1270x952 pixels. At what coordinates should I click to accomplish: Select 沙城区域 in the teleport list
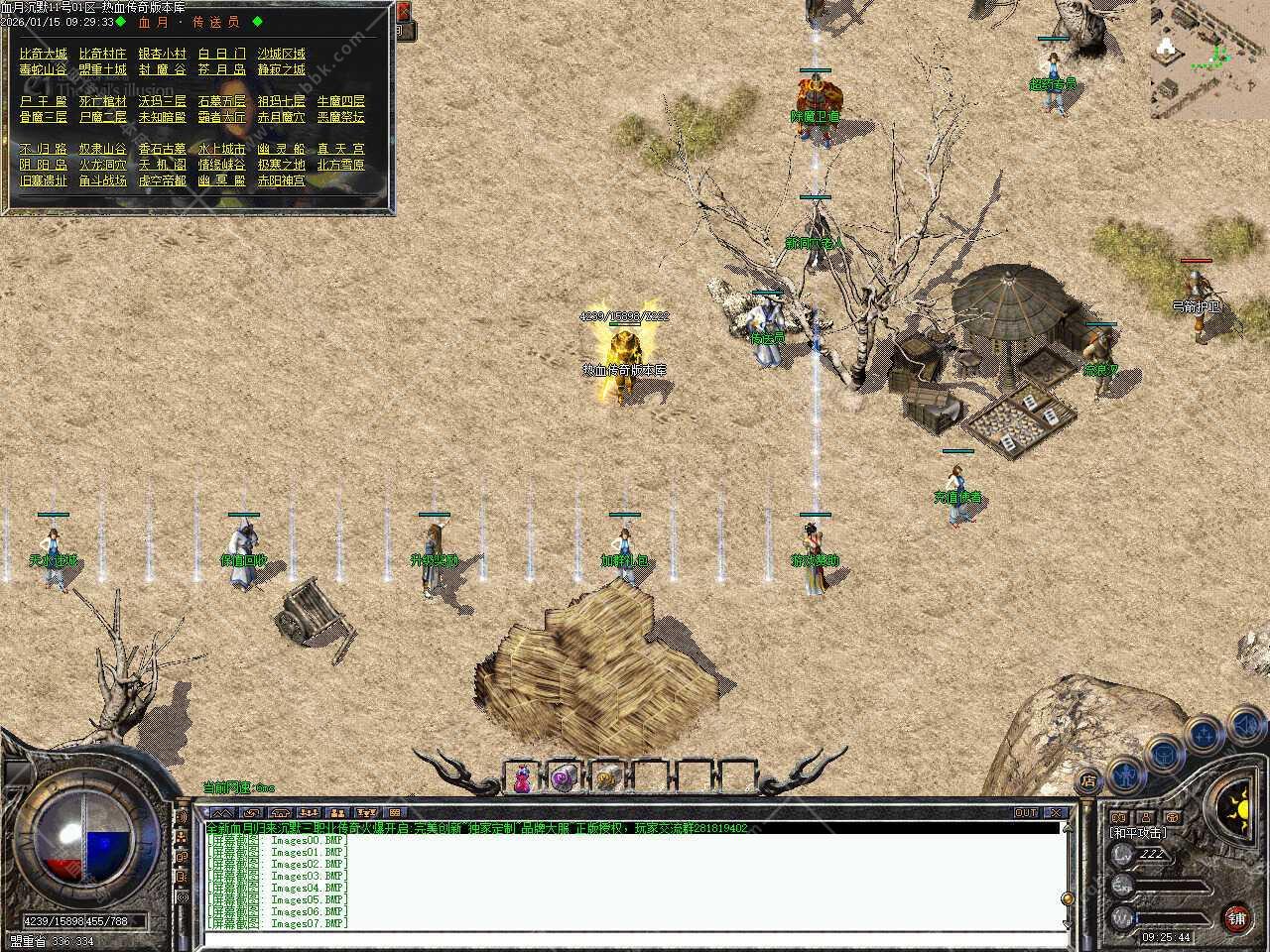[282, 54]
